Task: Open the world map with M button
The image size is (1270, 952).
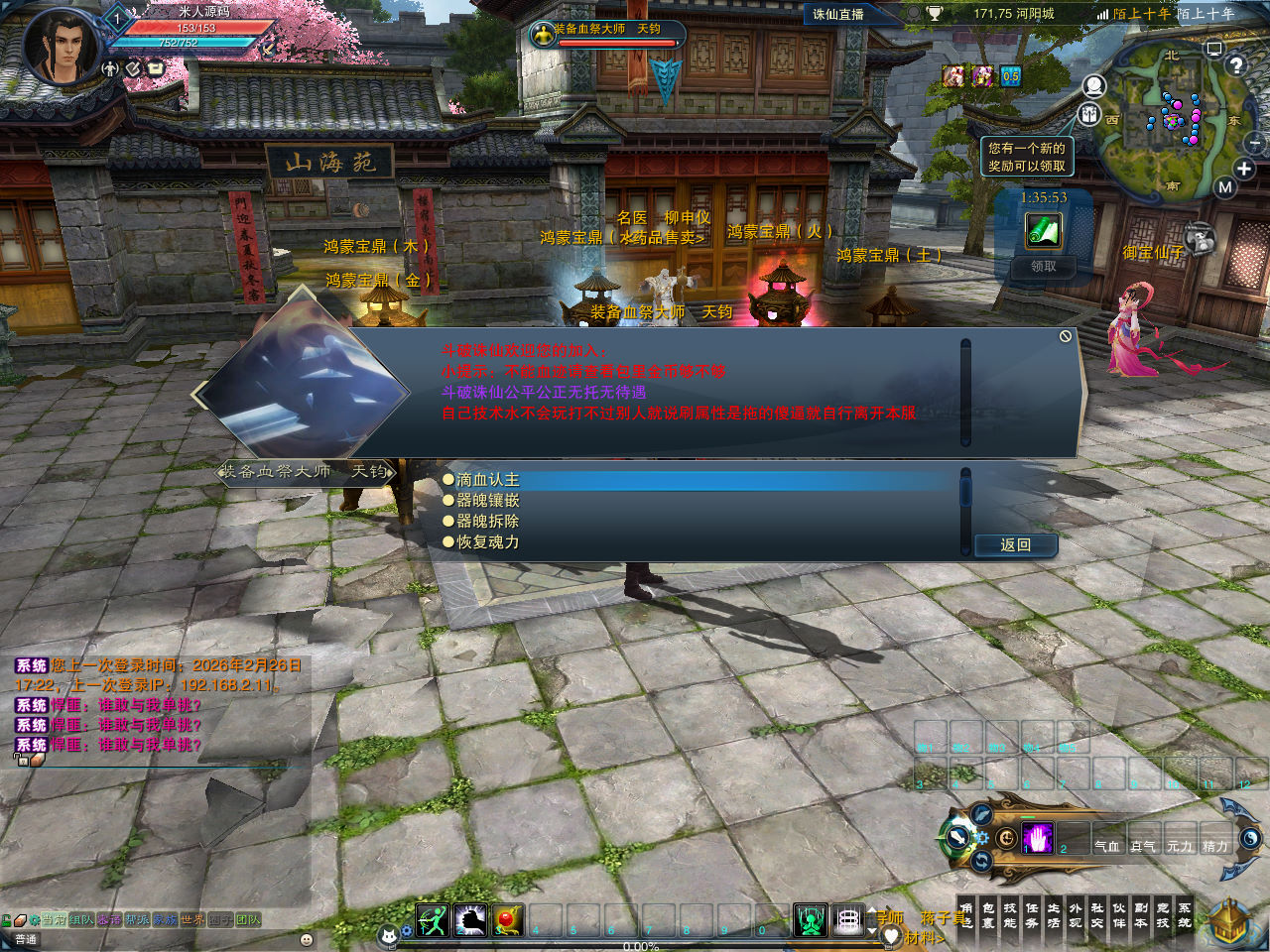Action: [x=1225, y=187]
